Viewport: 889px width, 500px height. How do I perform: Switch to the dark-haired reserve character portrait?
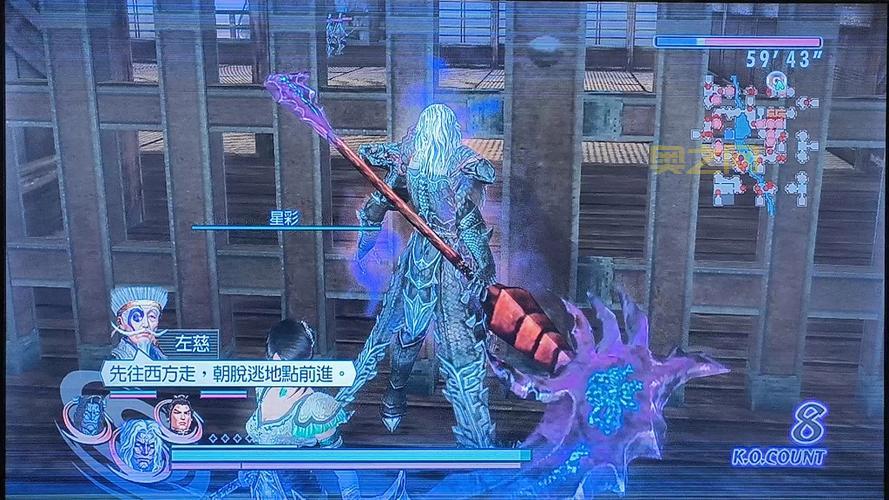click(x=180, y=414)
